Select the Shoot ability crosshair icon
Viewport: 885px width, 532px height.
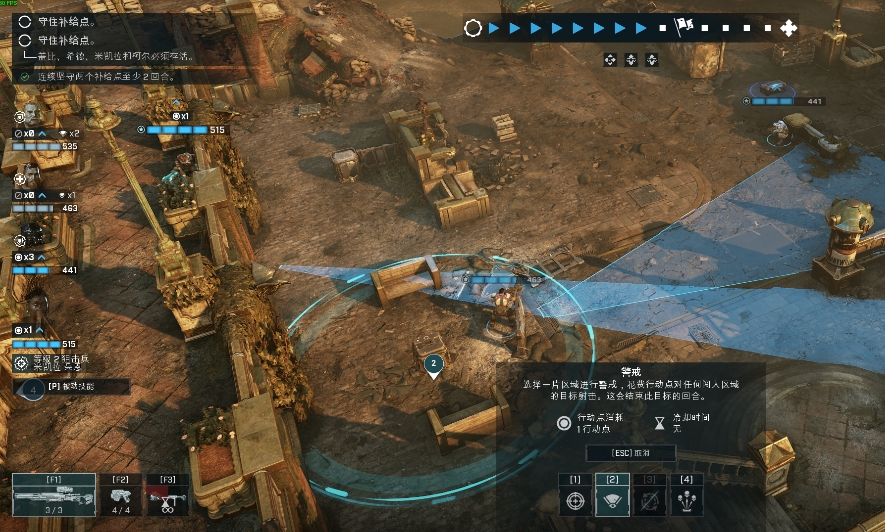(x=575, y=500)
